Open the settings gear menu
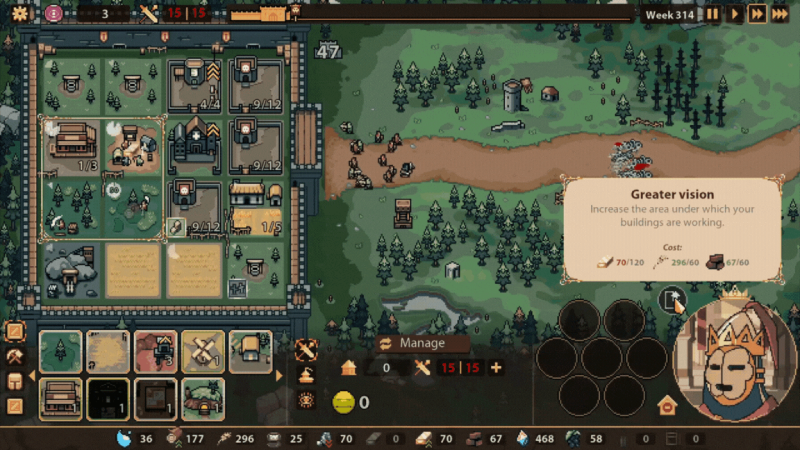Image resolution: width=800 pixels, height=450 pixels. click(20, 13)
